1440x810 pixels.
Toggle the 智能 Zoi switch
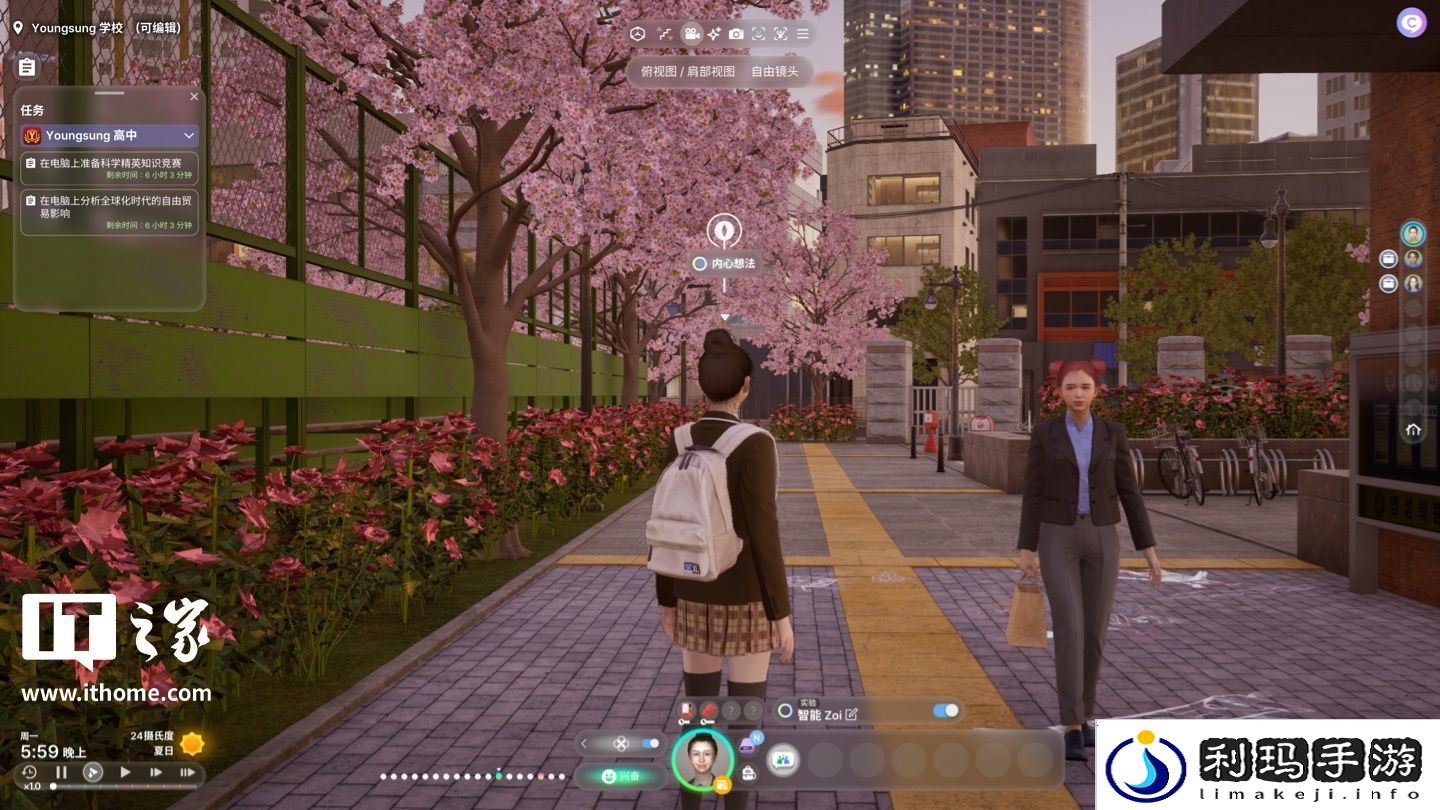pyautogui.click(x=945, y=711)
